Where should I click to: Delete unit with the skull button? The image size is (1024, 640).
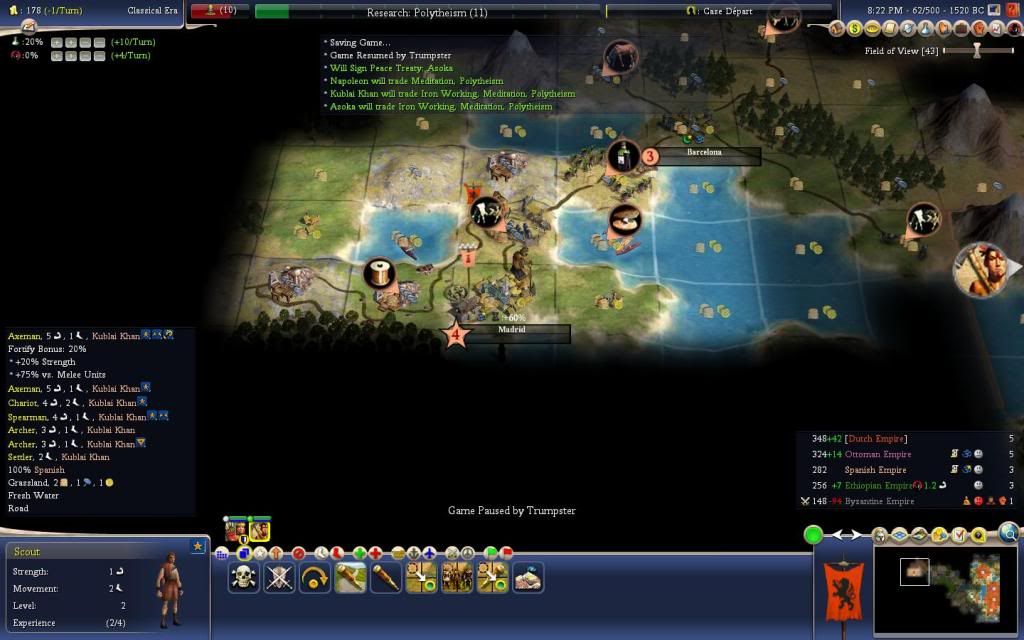point(244,577)
